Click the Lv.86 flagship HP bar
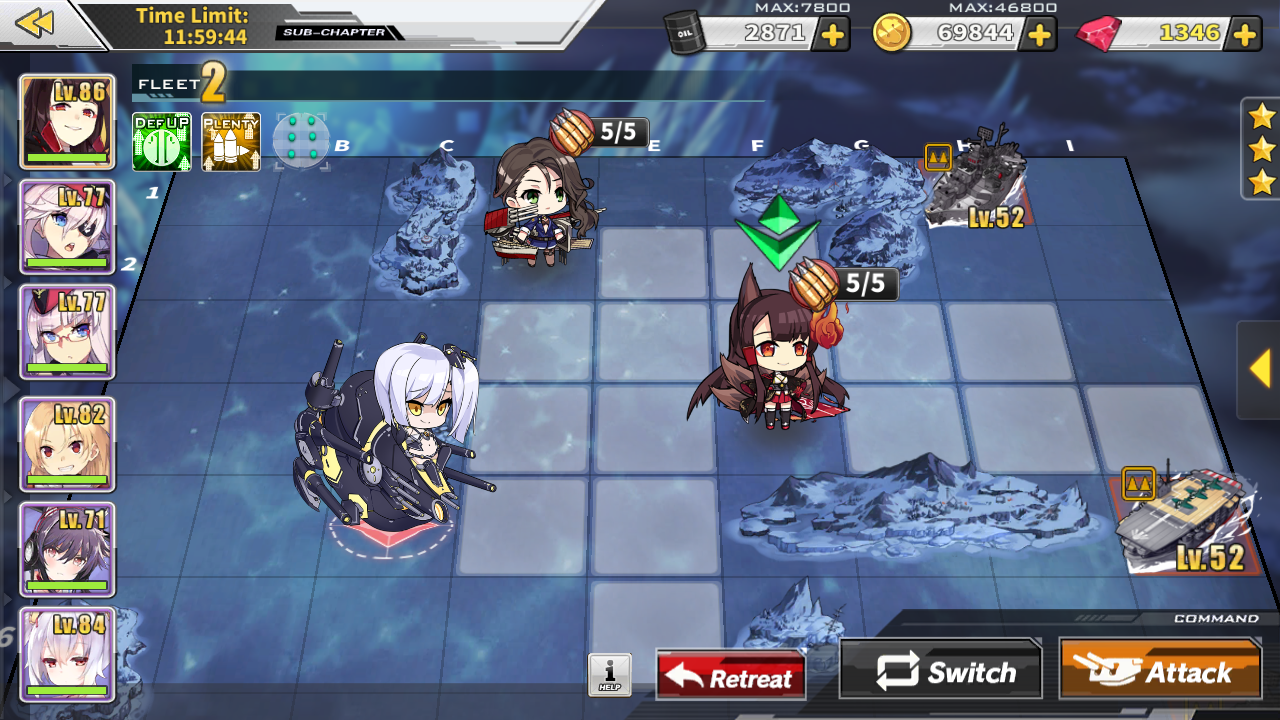 point(66,156)
